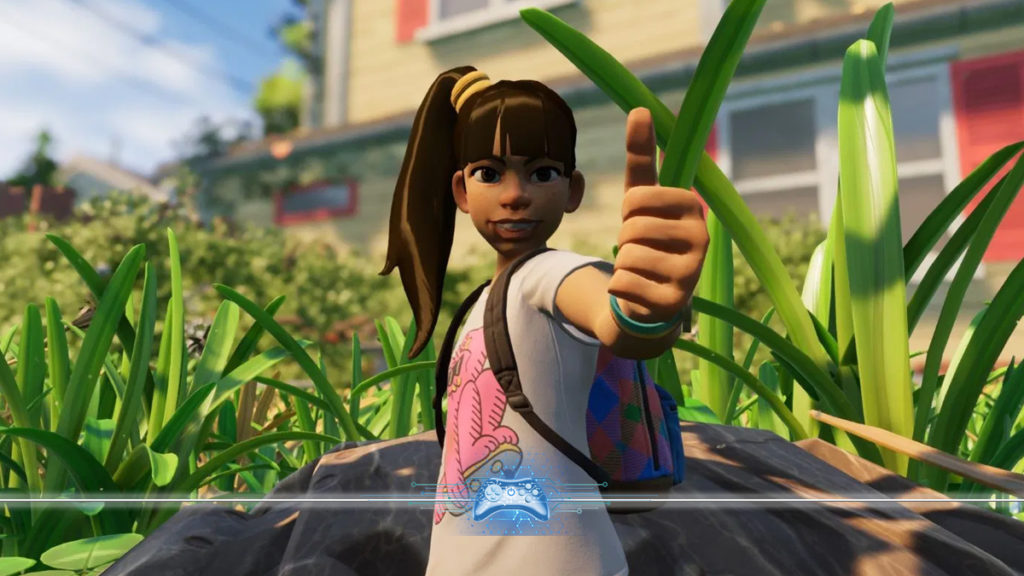Click the glowing blue controller logo overlay
This screenshot has height=576, width=1024.
(510, 498)
